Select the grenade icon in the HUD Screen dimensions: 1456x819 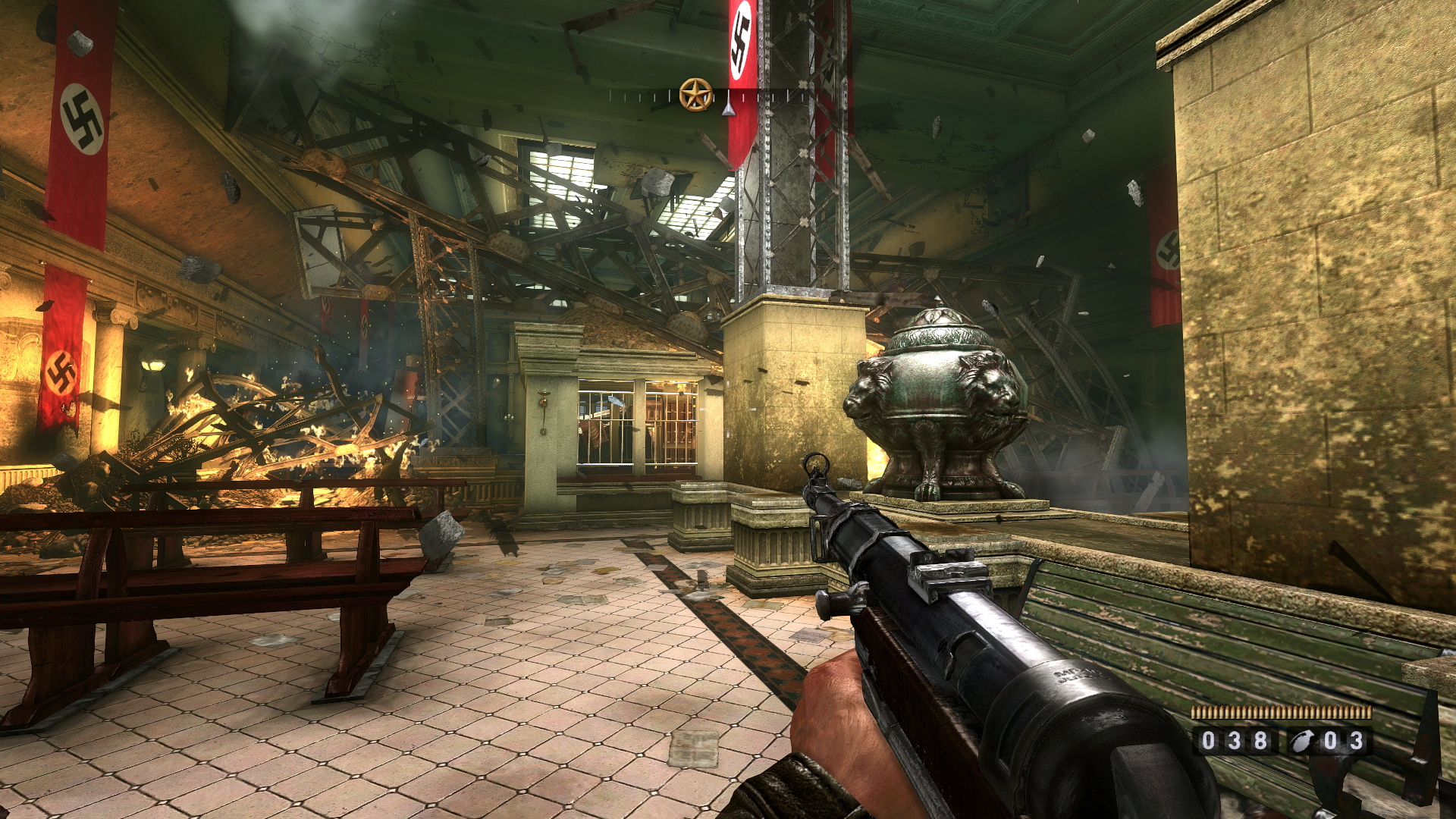(x=1303, y=741)
